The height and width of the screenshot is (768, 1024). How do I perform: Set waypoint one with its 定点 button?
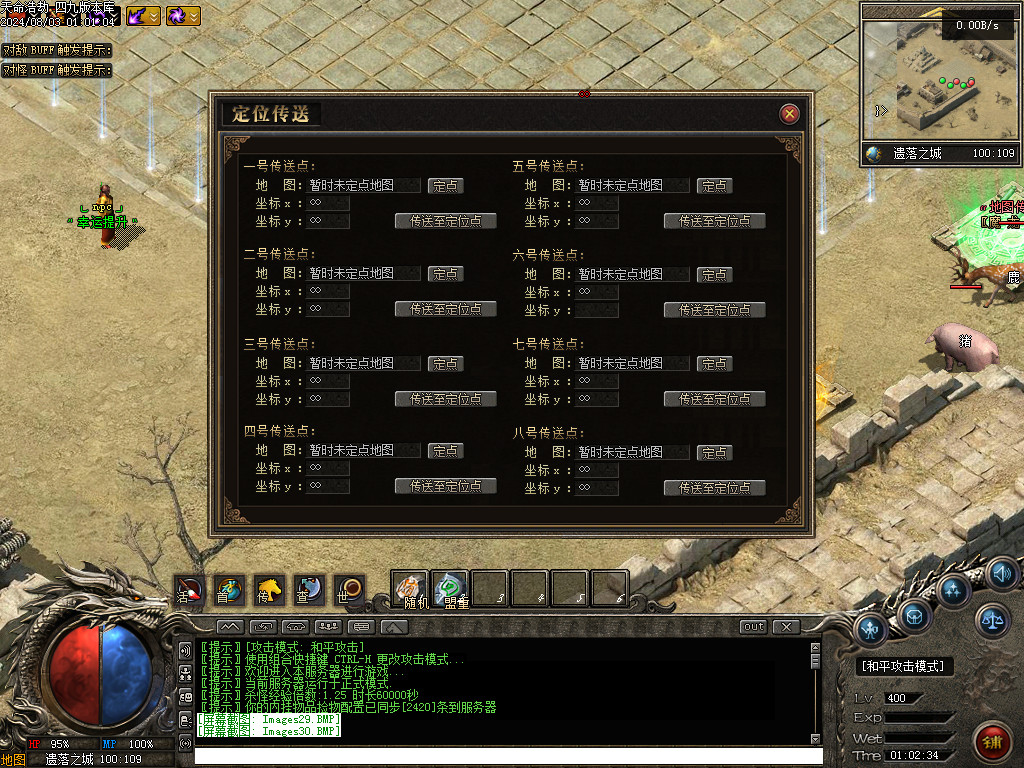coord(446,186)
